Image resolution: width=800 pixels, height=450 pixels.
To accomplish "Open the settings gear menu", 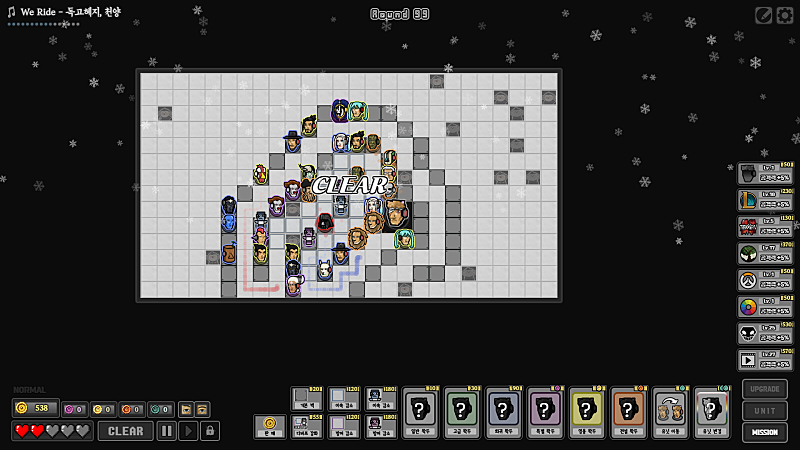I will pos(785,15).
